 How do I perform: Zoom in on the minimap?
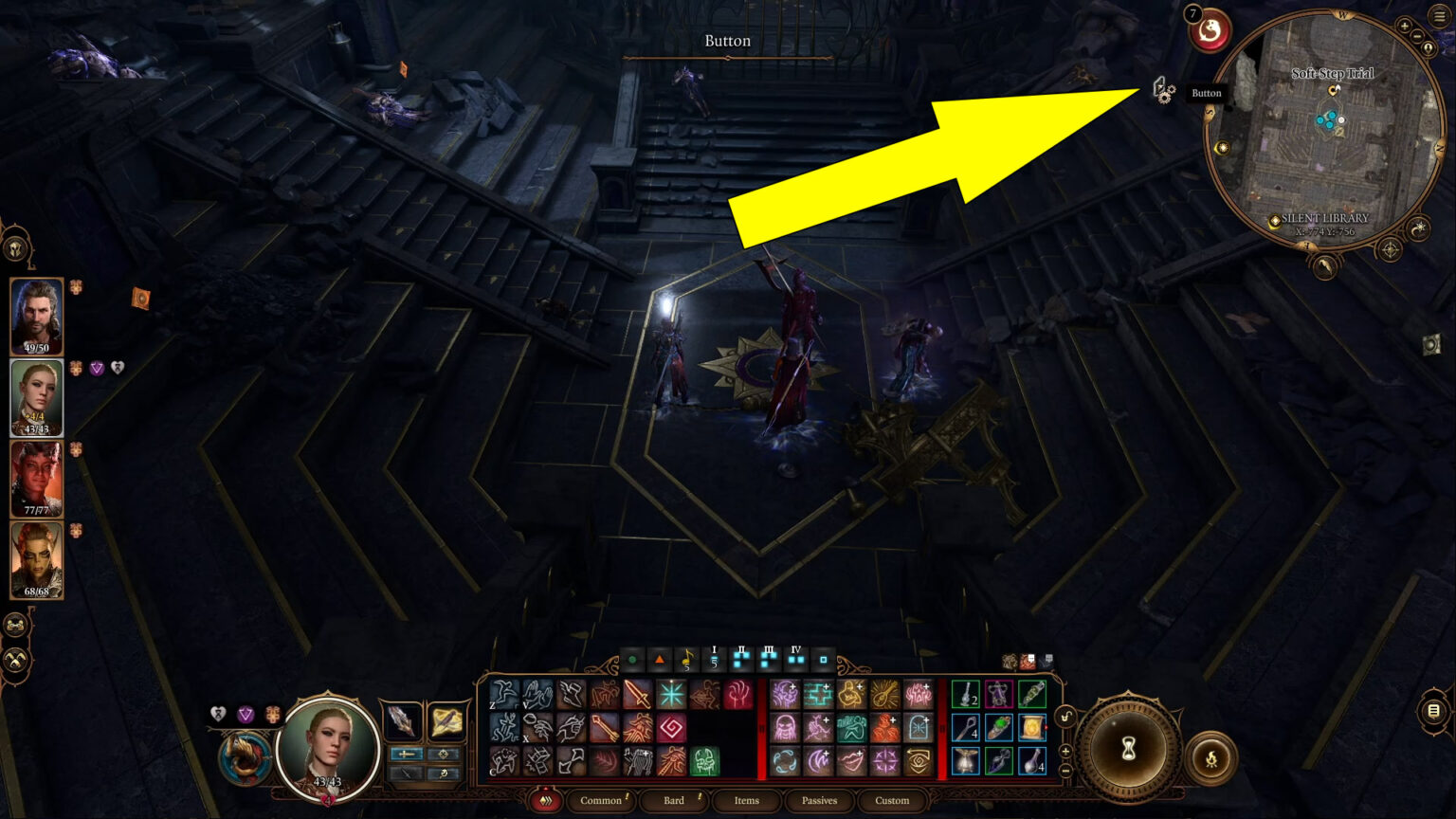pyautogui.click(x=1405, y=26)
